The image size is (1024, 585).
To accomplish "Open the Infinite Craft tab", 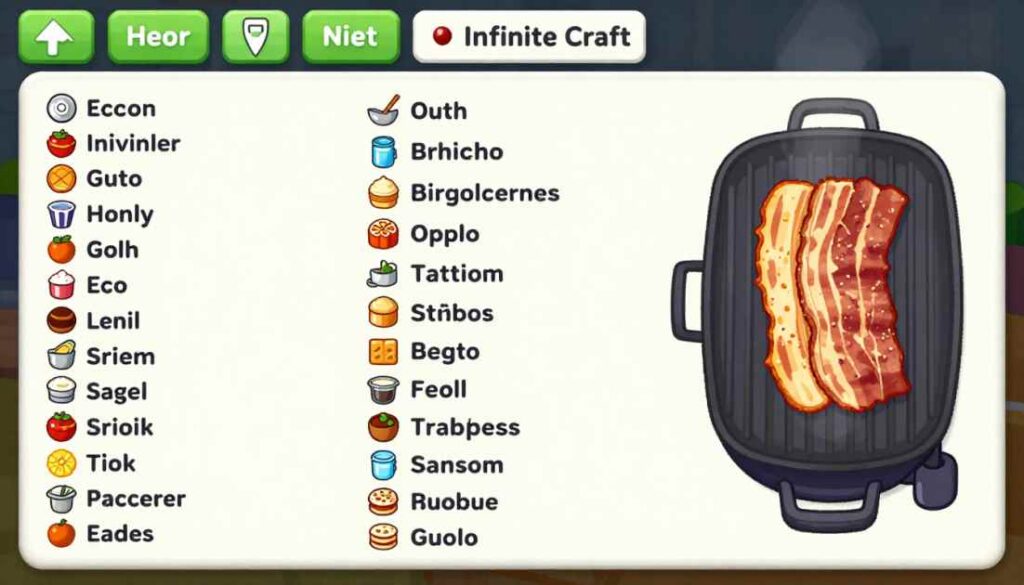I will coord(529,38).
